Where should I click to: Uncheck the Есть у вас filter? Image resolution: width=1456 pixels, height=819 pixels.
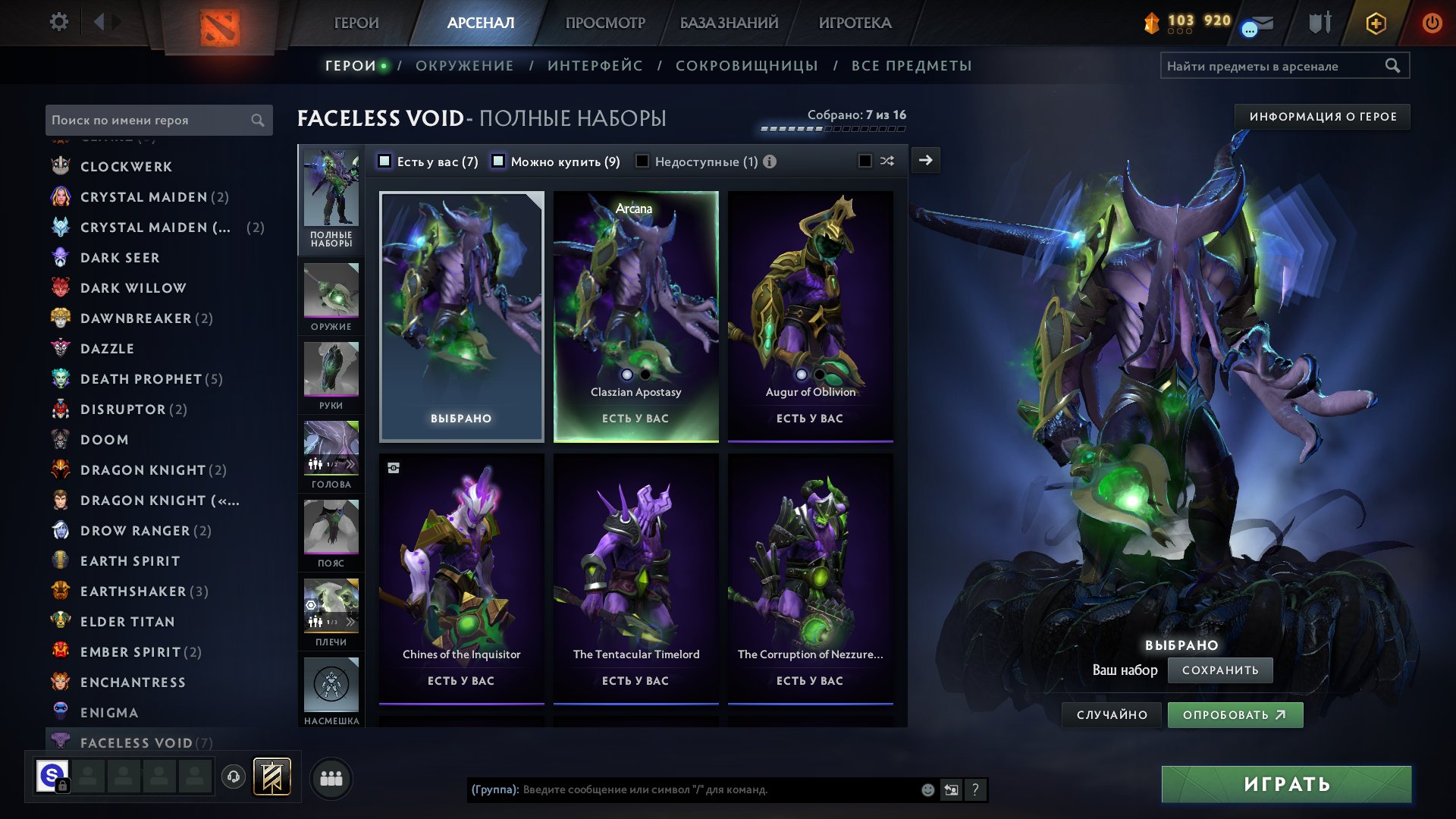(385, 161)
